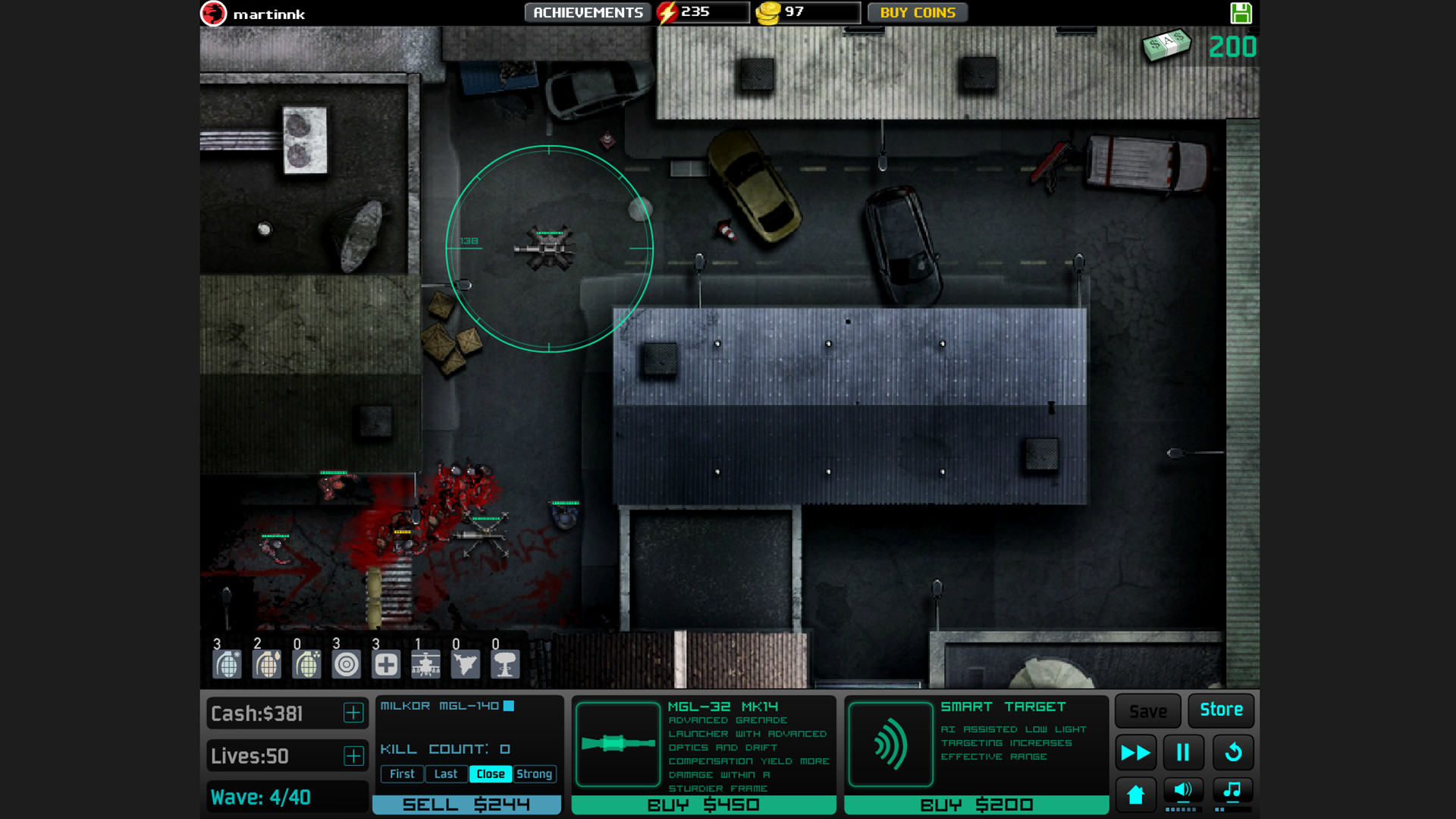1456x819 pixels.
Task: Click the plus button next to Lives
Action: click(353, 755)
